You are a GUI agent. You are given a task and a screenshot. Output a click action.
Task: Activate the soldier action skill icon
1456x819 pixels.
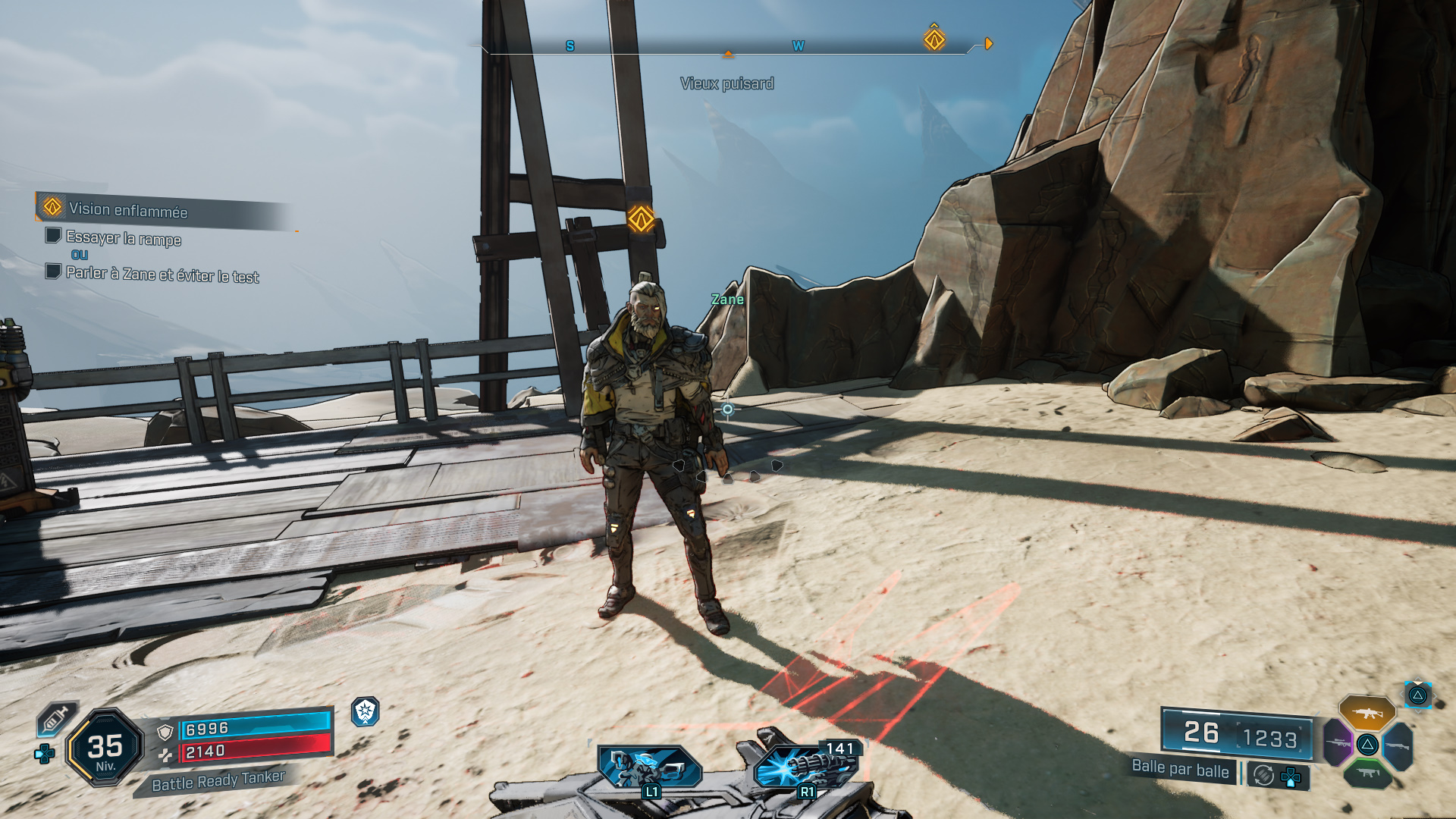[649, 767]
